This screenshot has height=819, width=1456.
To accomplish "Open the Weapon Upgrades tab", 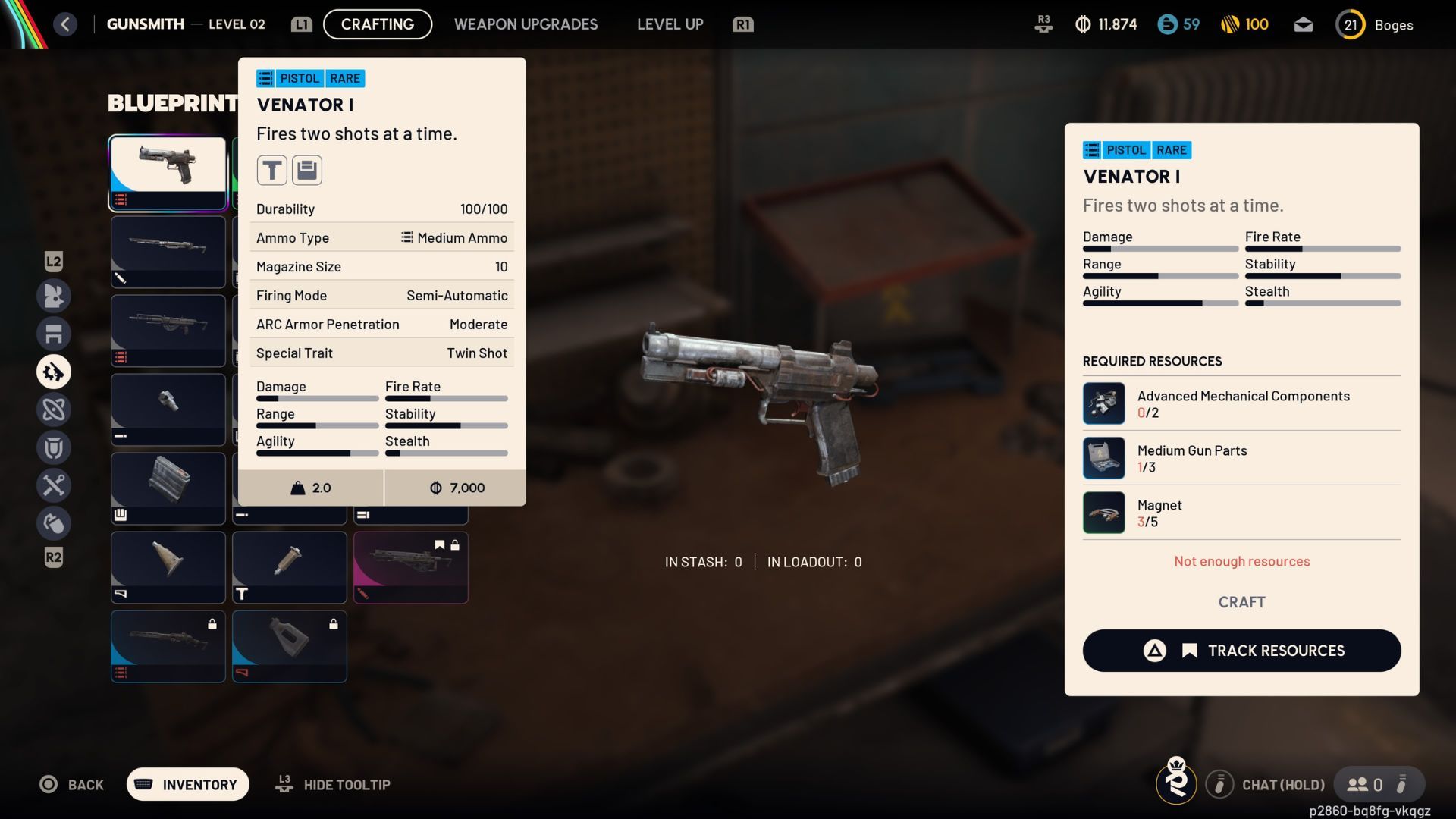I will click(526, 24).
